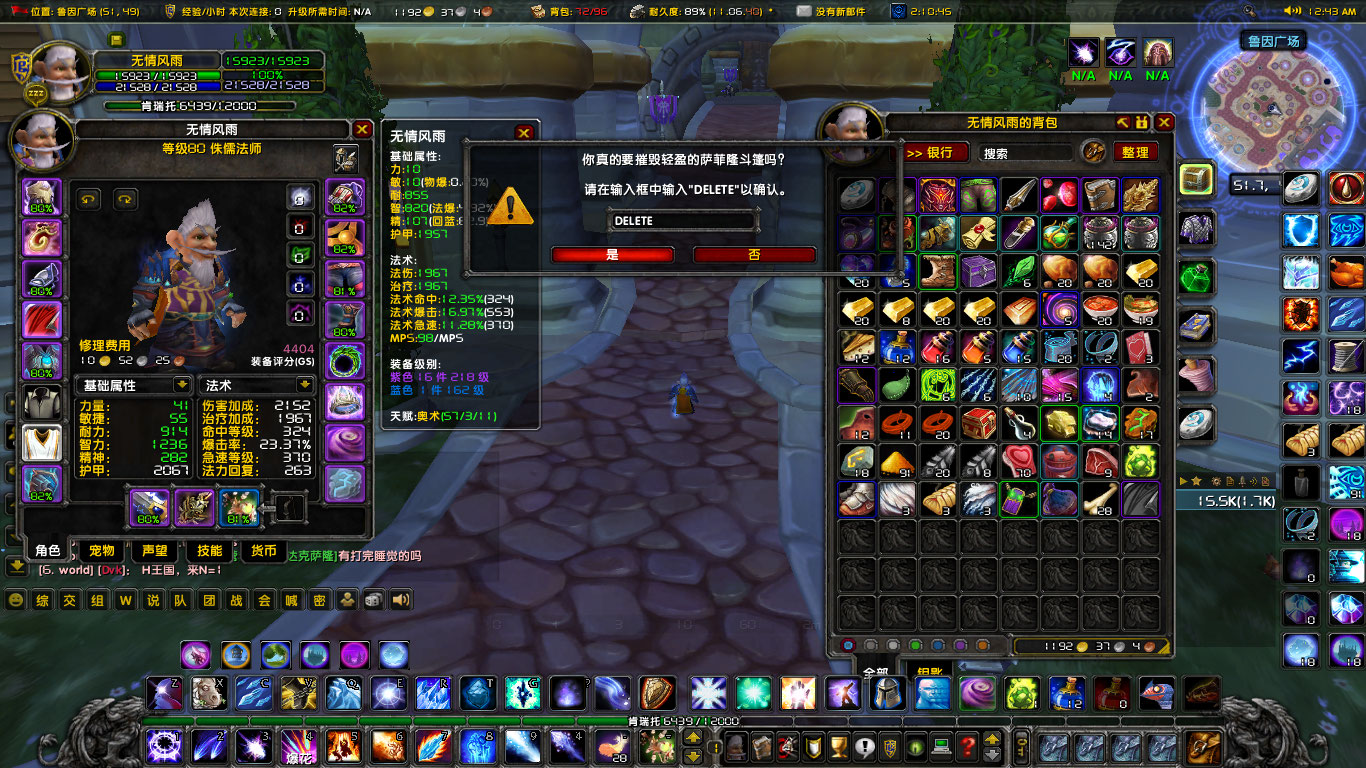This screenshot has height=768, width=1366.
Task: Open the 基础属性 stats dropdown
Action: point(134,384)
